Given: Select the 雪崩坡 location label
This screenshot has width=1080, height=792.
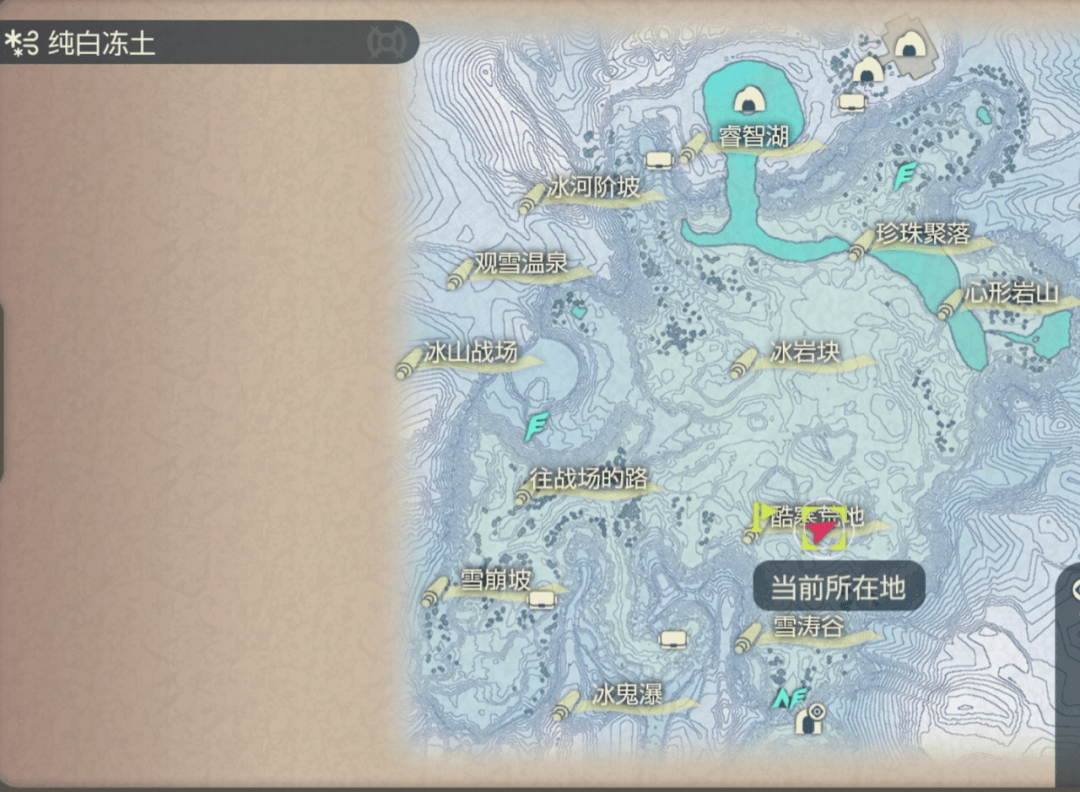Looking at the screenshot, I should point(496,580).
